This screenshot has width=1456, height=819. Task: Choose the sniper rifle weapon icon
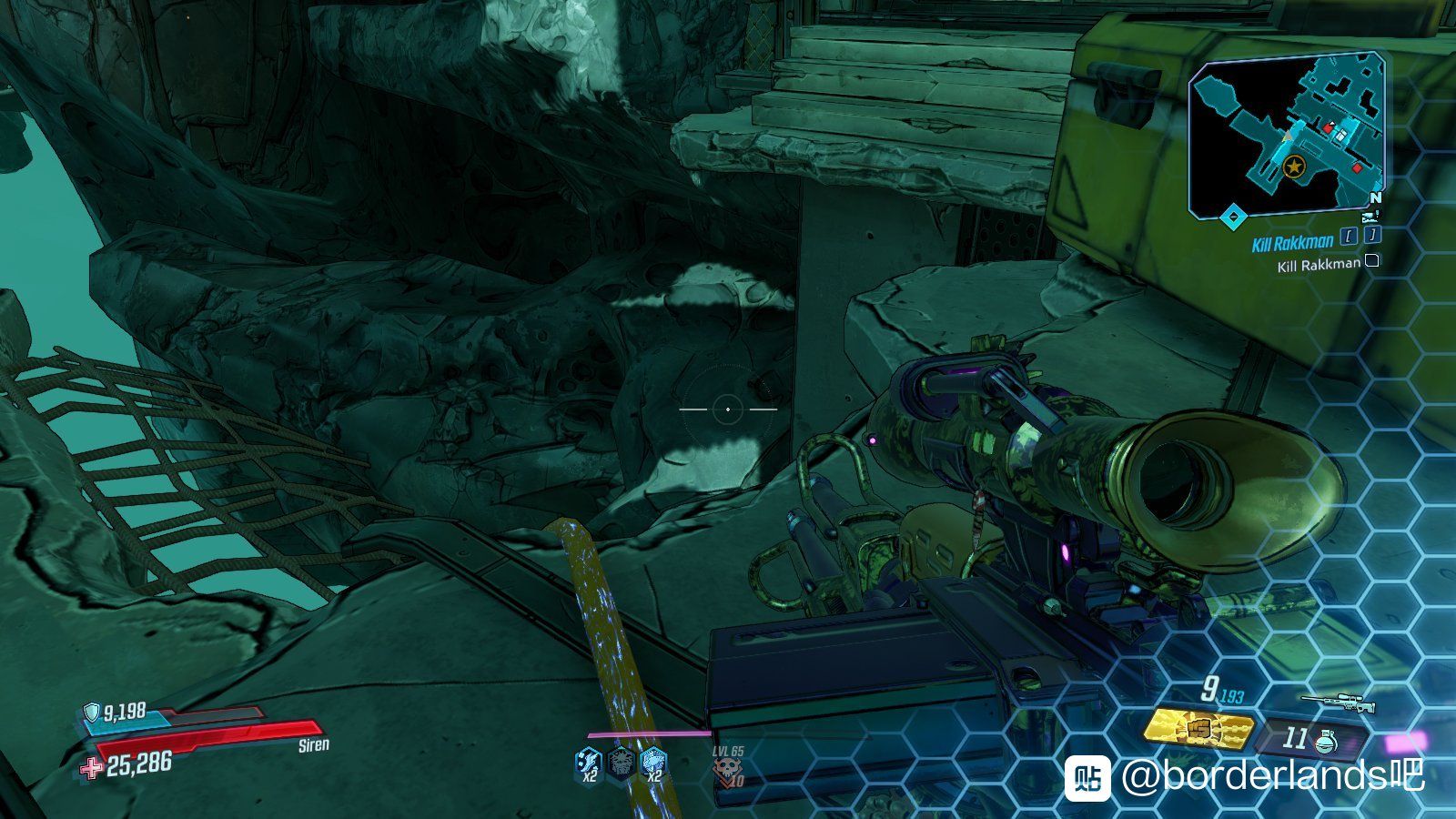[1338, 703]
